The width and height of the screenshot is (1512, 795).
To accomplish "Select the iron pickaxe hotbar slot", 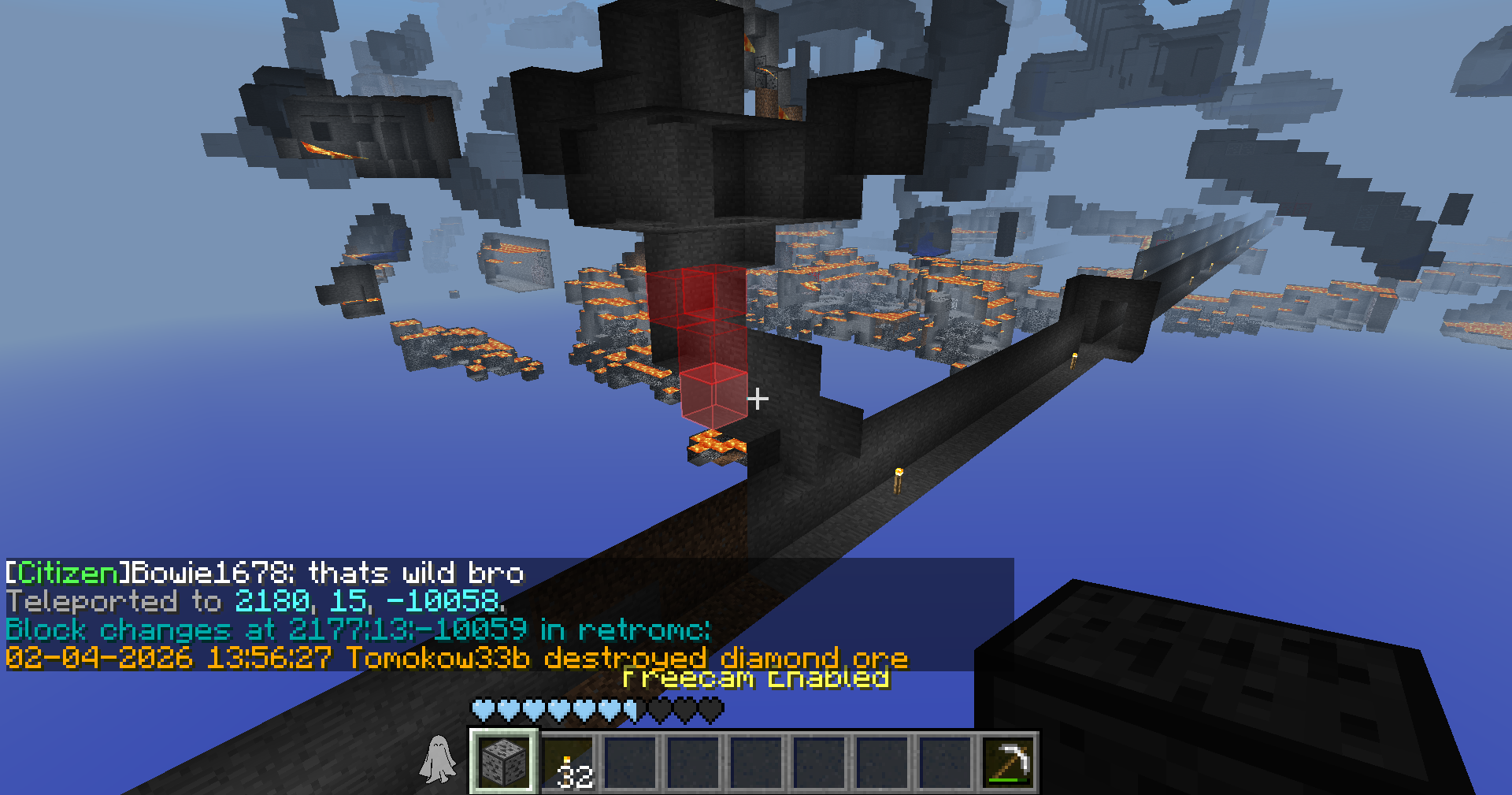I will [x=1008, y=763].
